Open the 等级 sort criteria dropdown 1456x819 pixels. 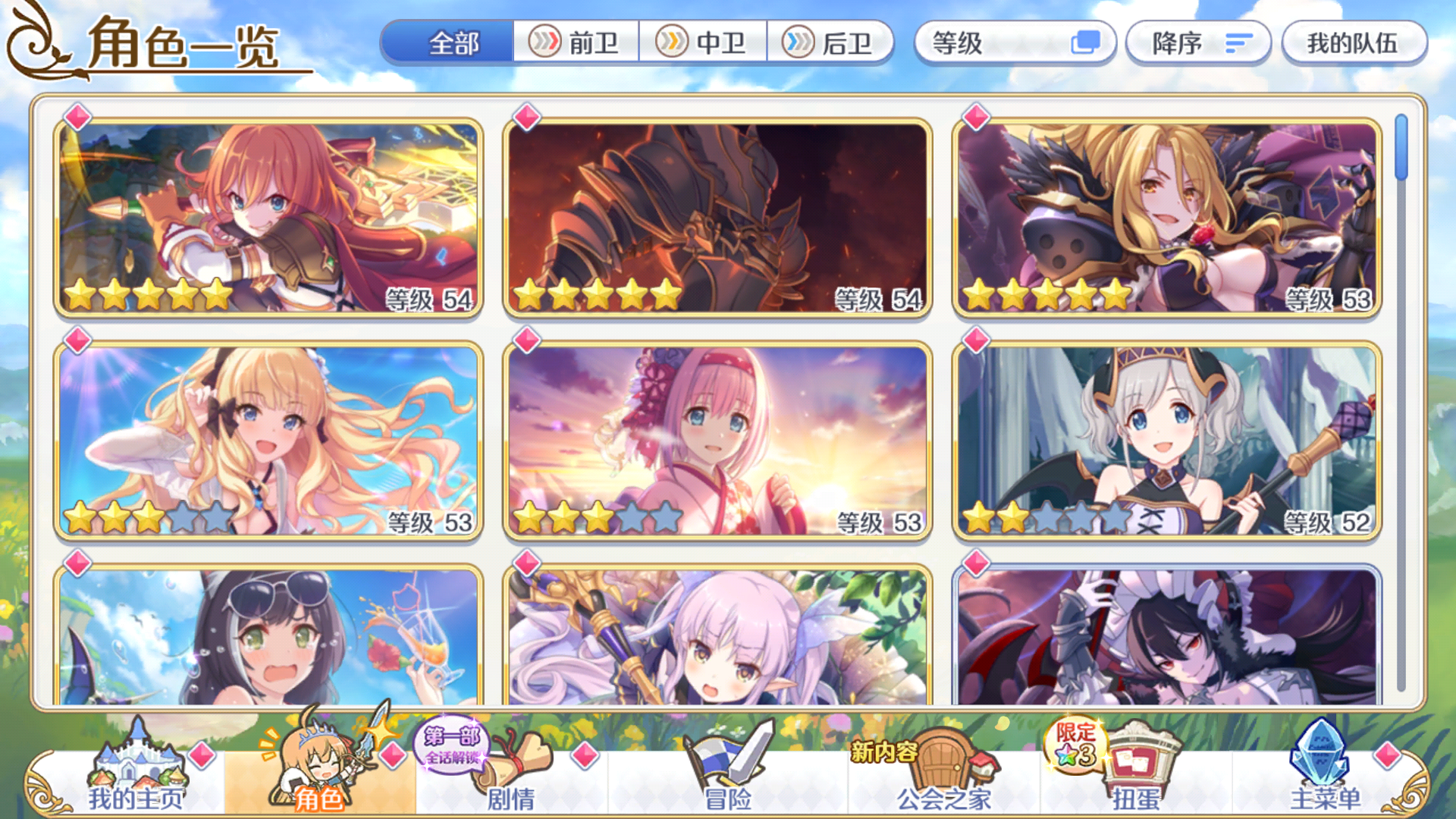1016,43
